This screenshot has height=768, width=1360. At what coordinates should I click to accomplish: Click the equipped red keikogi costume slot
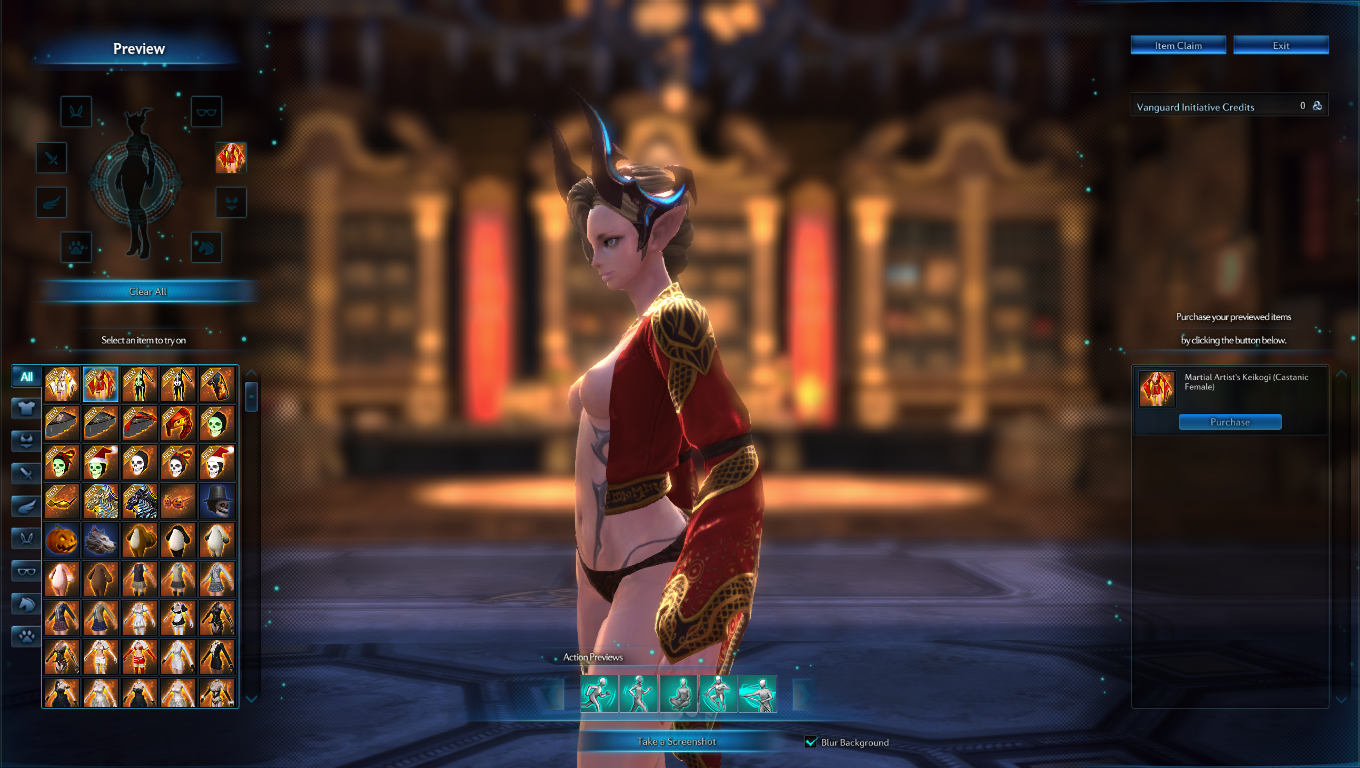231,157
